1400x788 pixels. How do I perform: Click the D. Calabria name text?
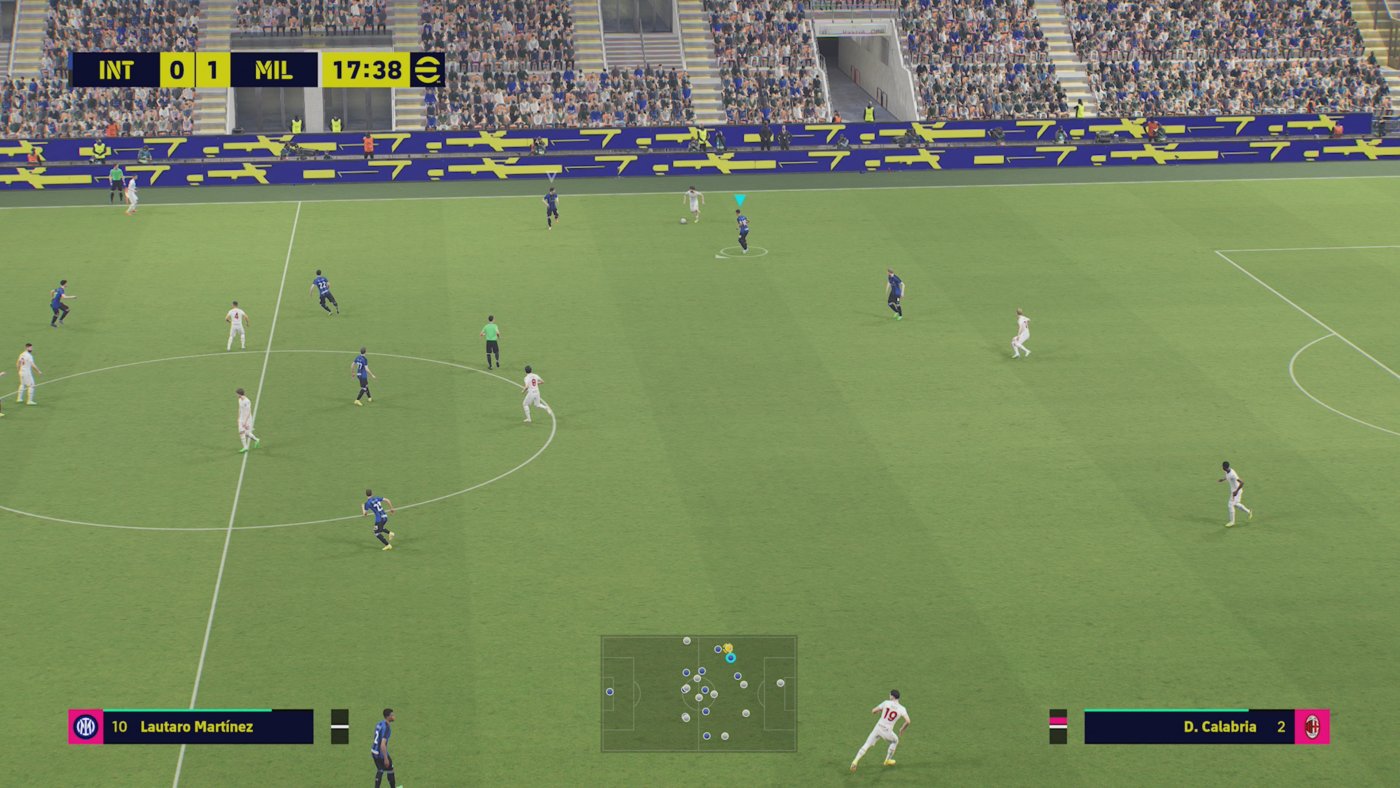(x=1219, y=727)
